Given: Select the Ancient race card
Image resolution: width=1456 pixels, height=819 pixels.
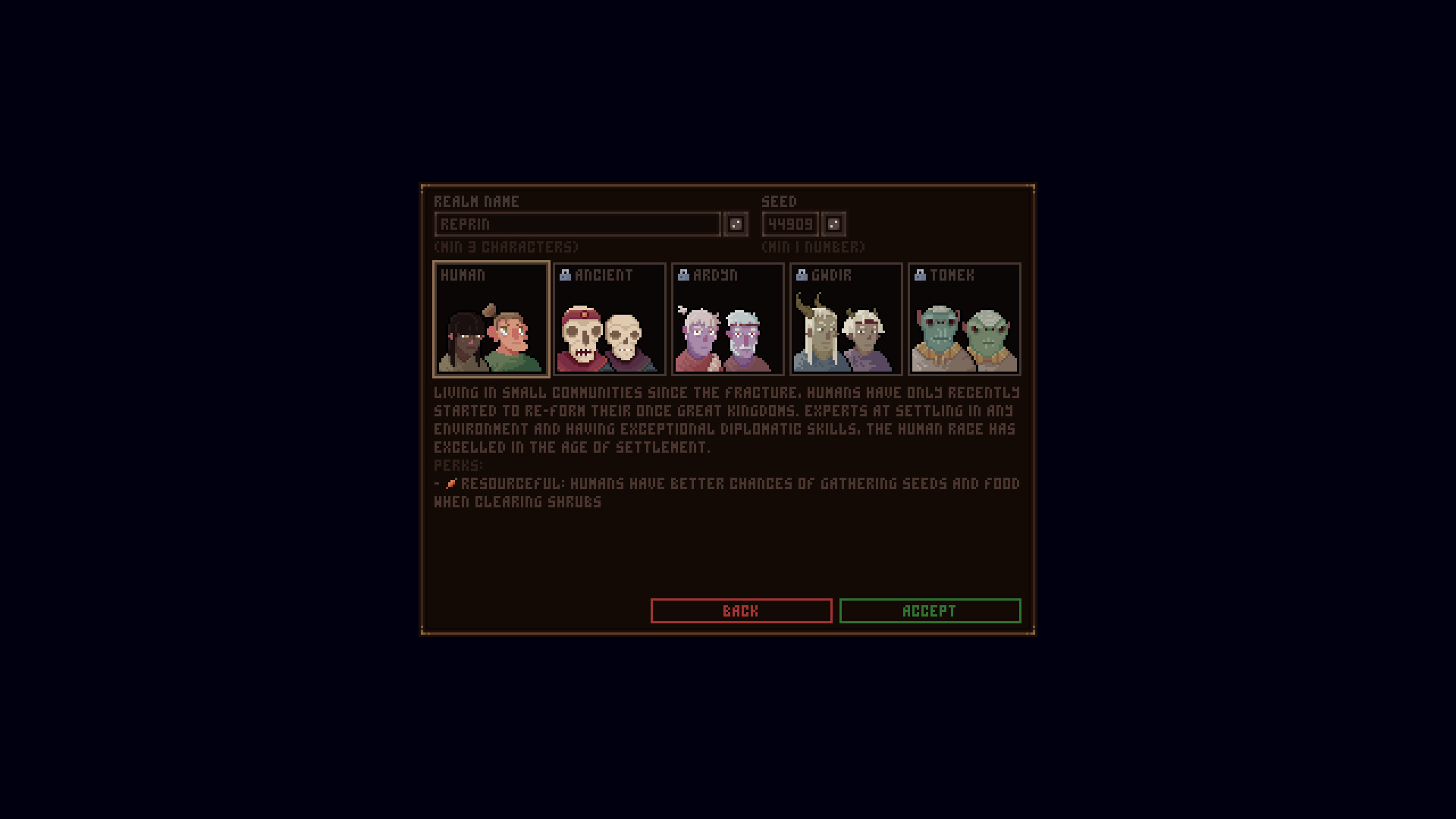Looking at the screenshot, I should coord(609,318).
